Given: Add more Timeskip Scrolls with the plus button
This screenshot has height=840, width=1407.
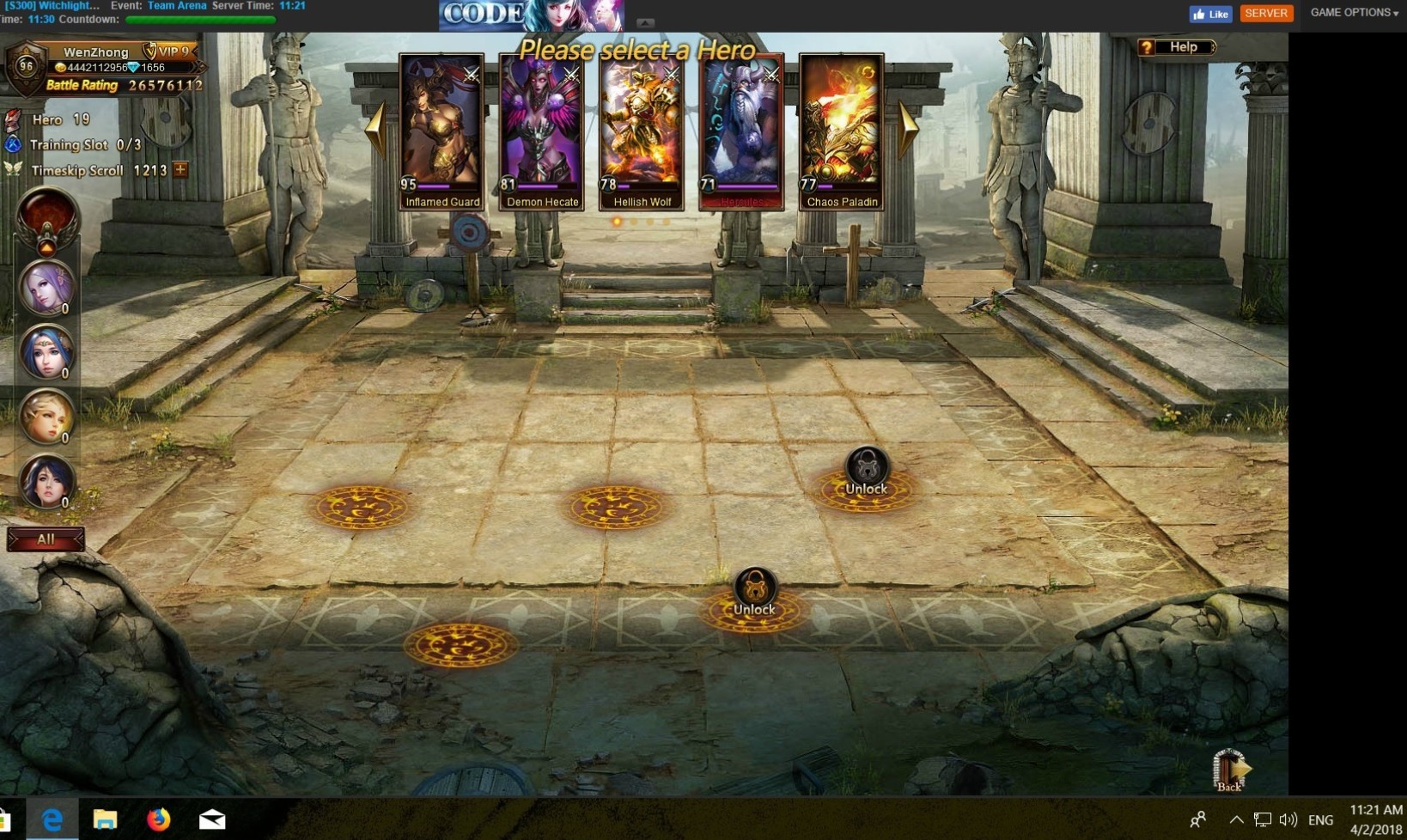Looking at the screenshot, I should click(x=180, y=169).
